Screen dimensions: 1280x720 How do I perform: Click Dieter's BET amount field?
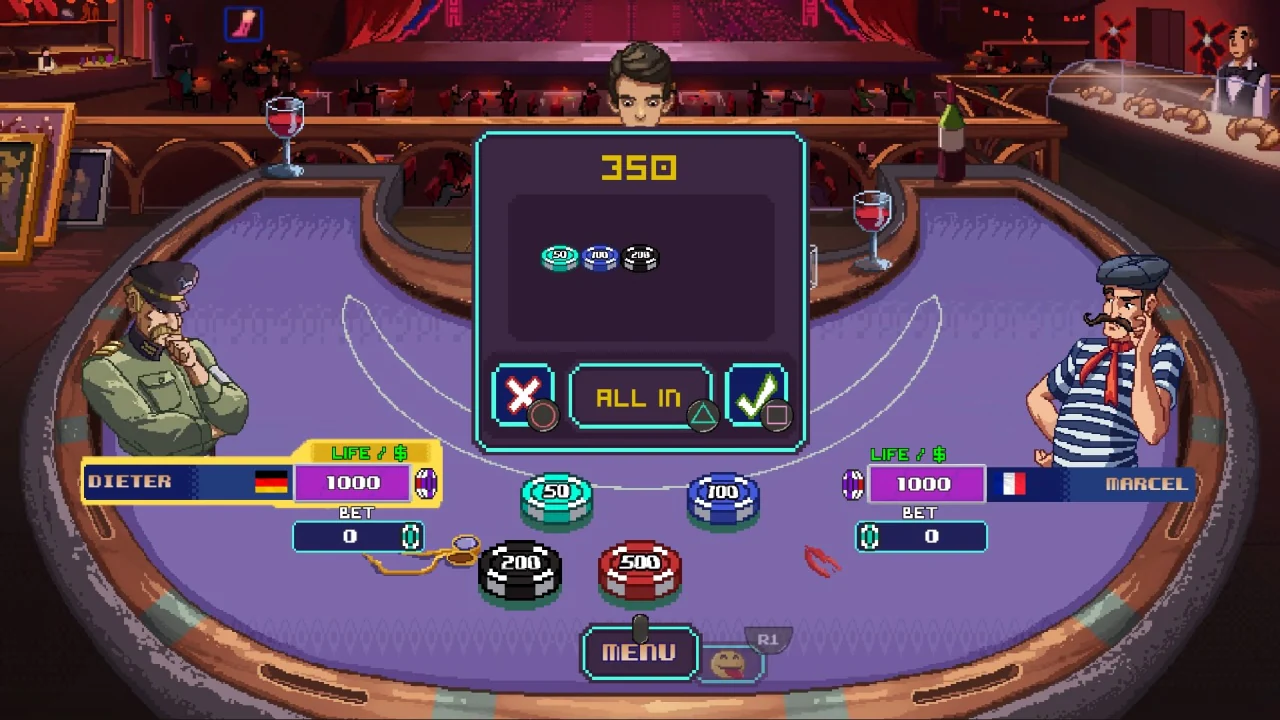pos(355,537)
